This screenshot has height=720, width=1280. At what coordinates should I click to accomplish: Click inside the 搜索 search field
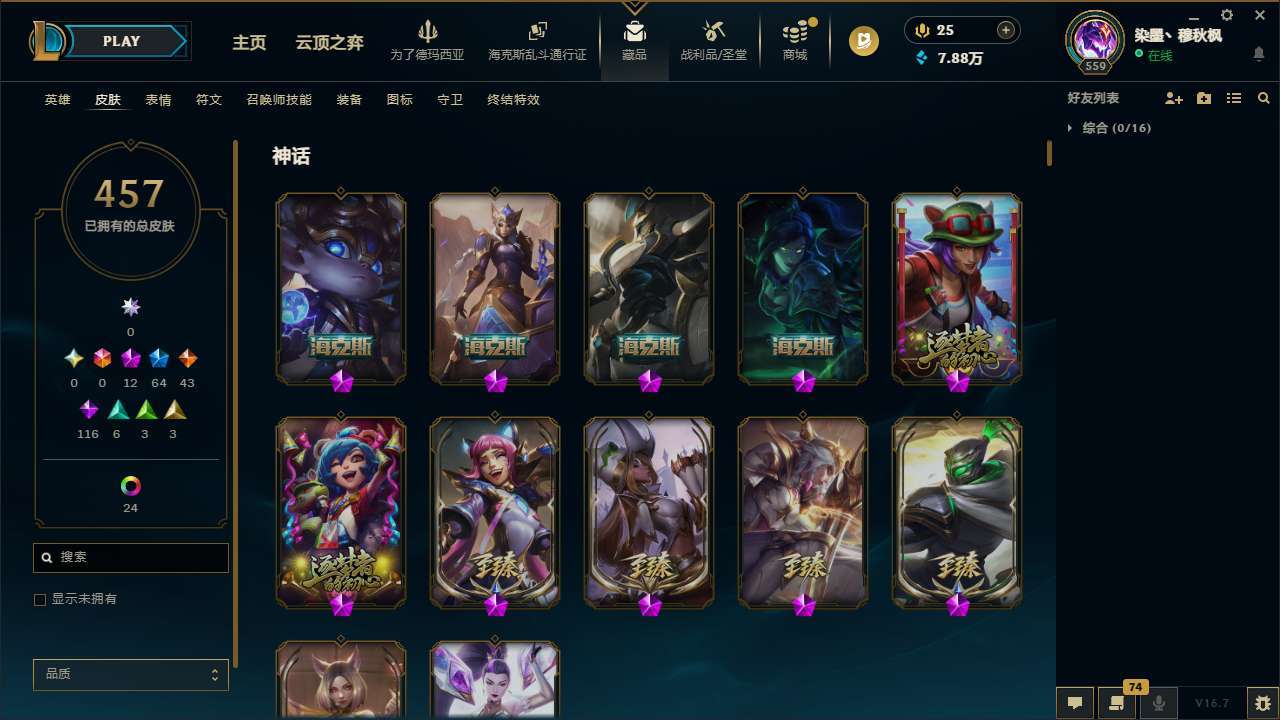(x=130, y=557)
